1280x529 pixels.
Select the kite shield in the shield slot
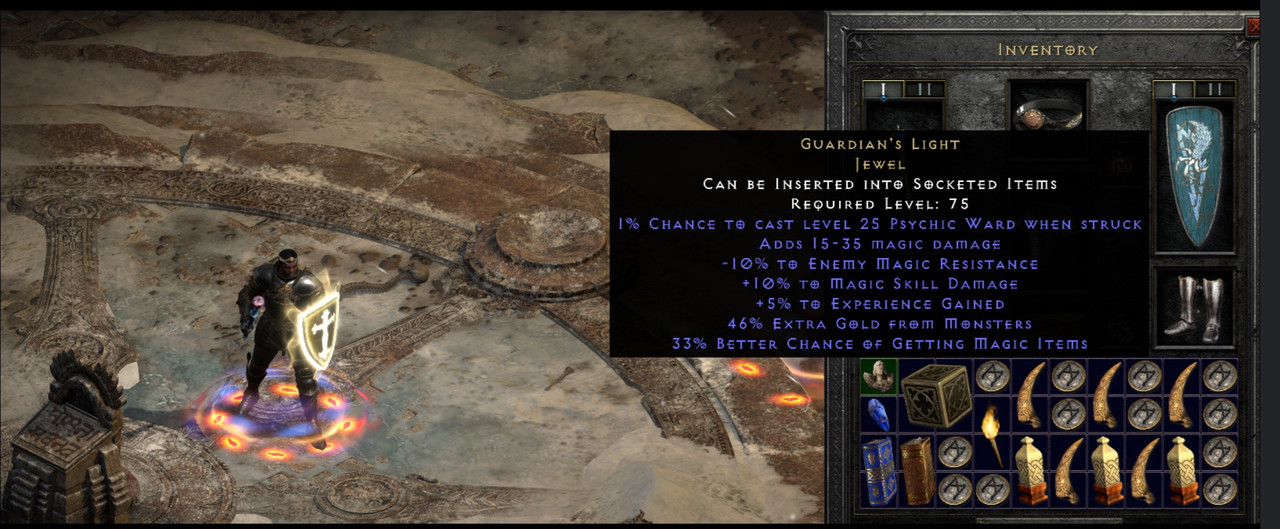(1194, 176)
